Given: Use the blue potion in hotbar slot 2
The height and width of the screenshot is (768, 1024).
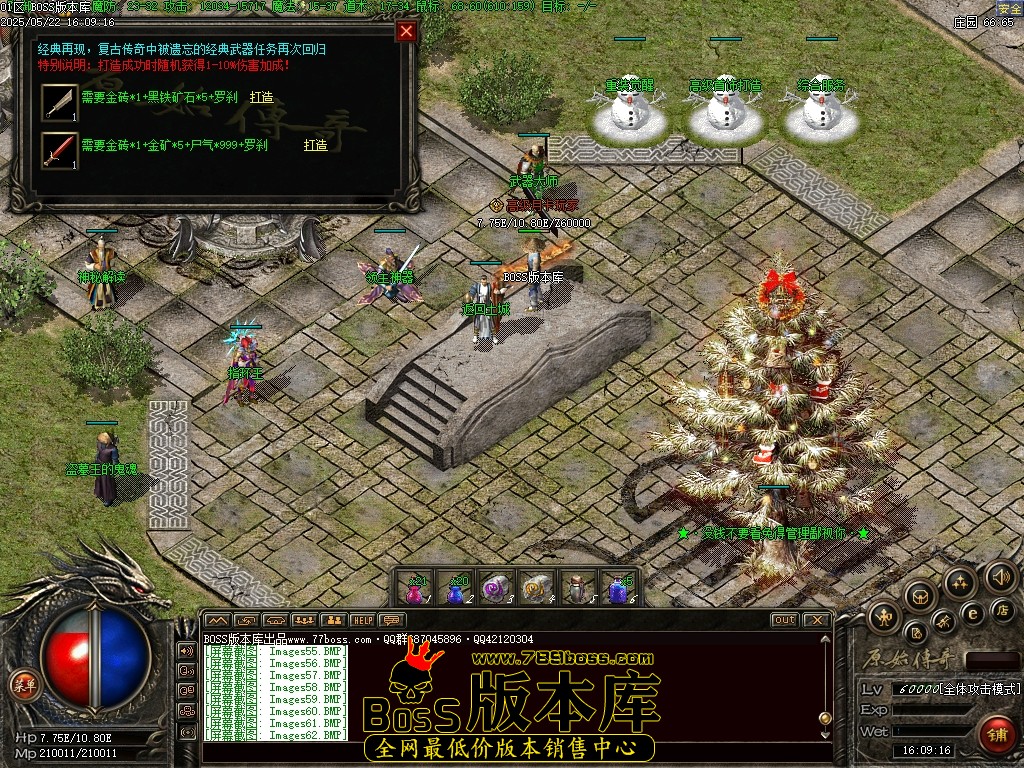Looking at the screenshot, I should point(456,588).
